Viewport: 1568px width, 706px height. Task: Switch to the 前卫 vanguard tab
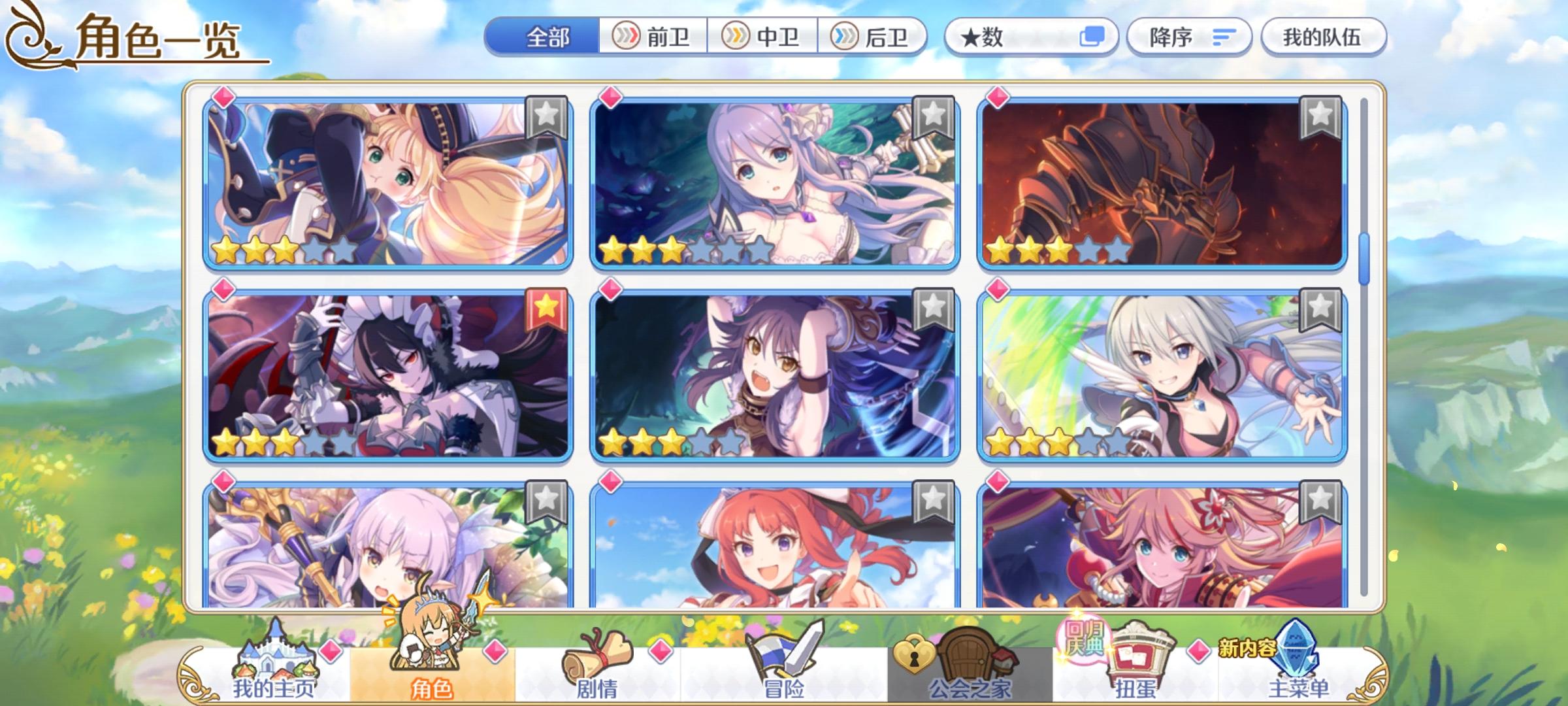[x=652, y=37]
